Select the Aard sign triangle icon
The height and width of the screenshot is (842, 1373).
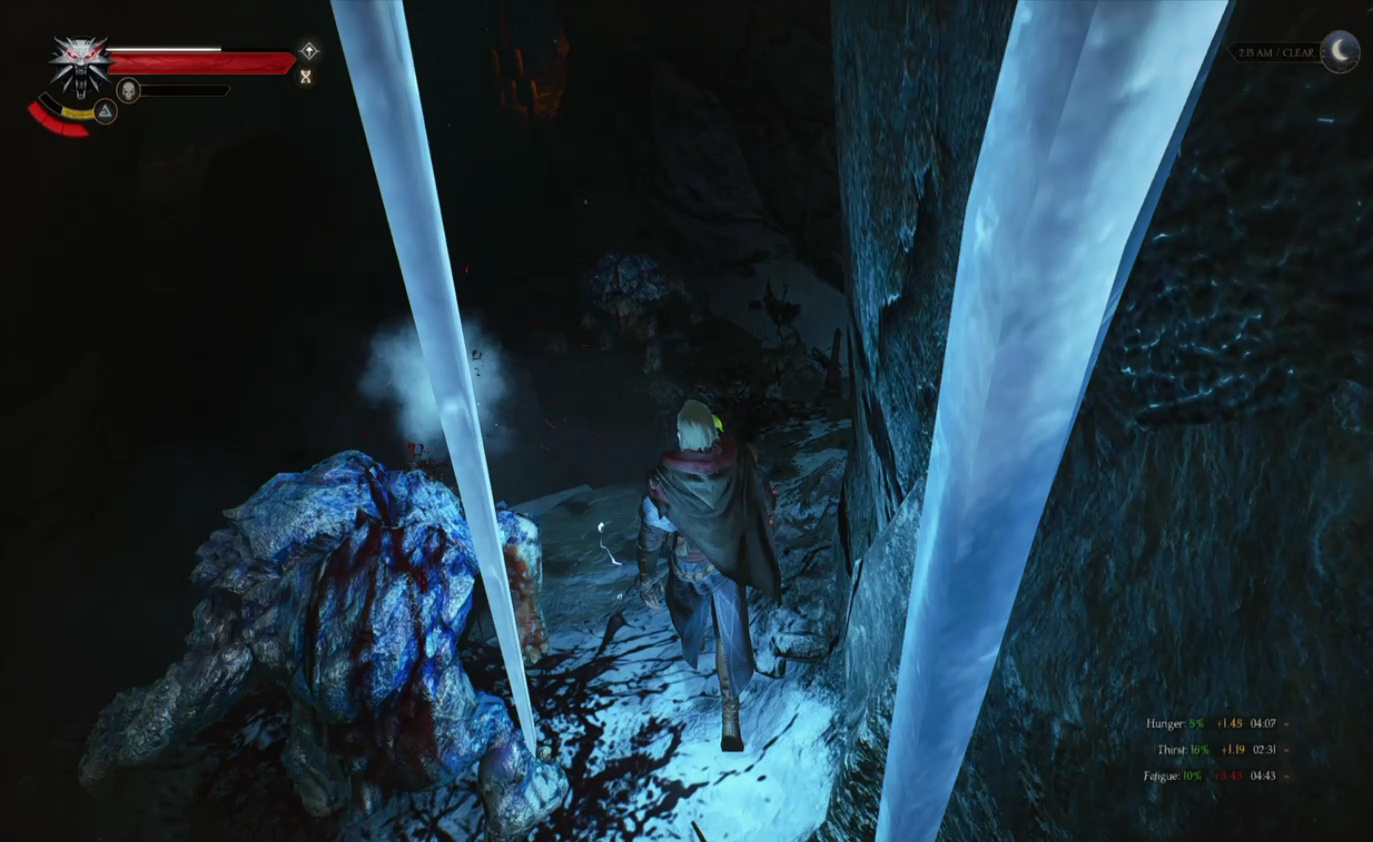point(105,111)
